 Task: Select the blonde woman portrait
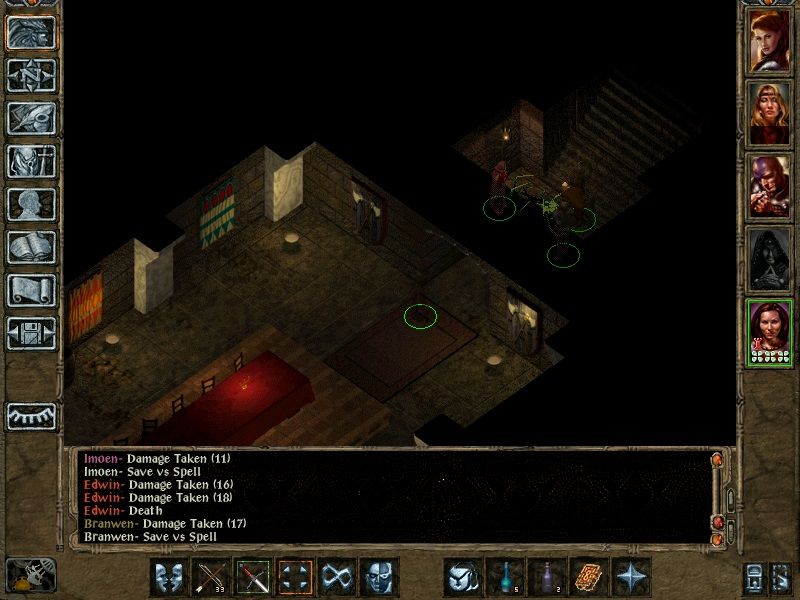pyautogui.click(x=770, y=115)
